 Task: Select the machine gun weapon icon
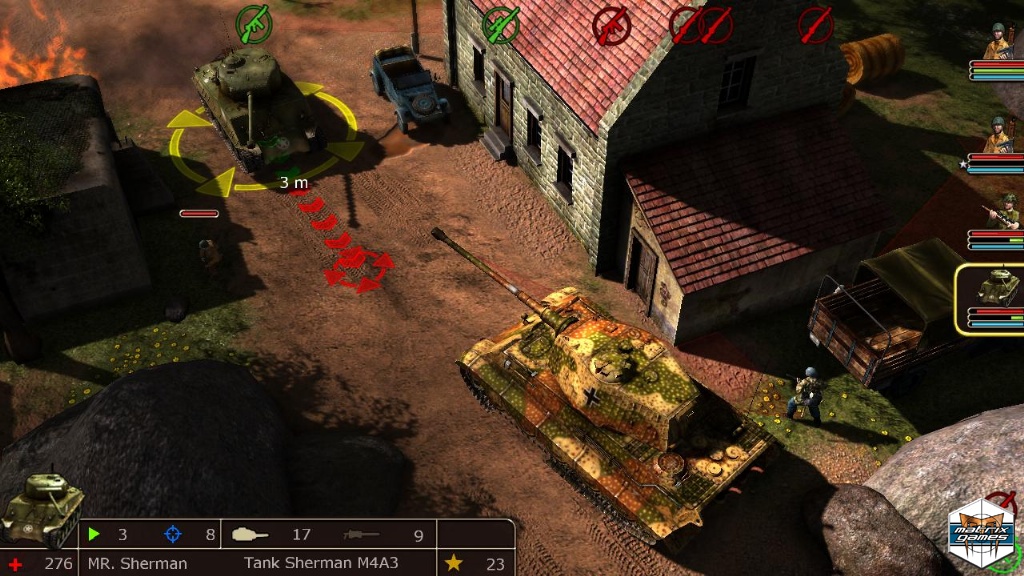362,535
